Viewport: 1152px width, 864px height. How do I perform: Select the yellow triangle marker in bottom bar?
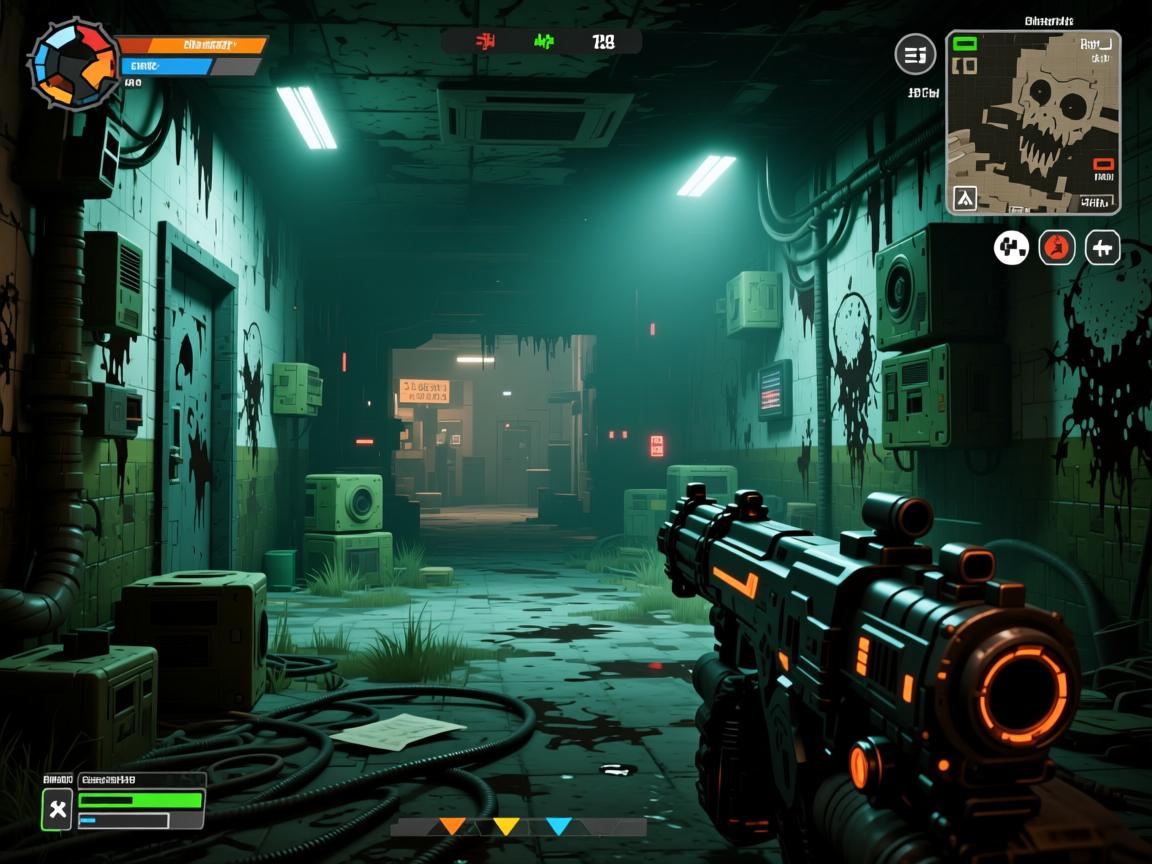[506, 827]
